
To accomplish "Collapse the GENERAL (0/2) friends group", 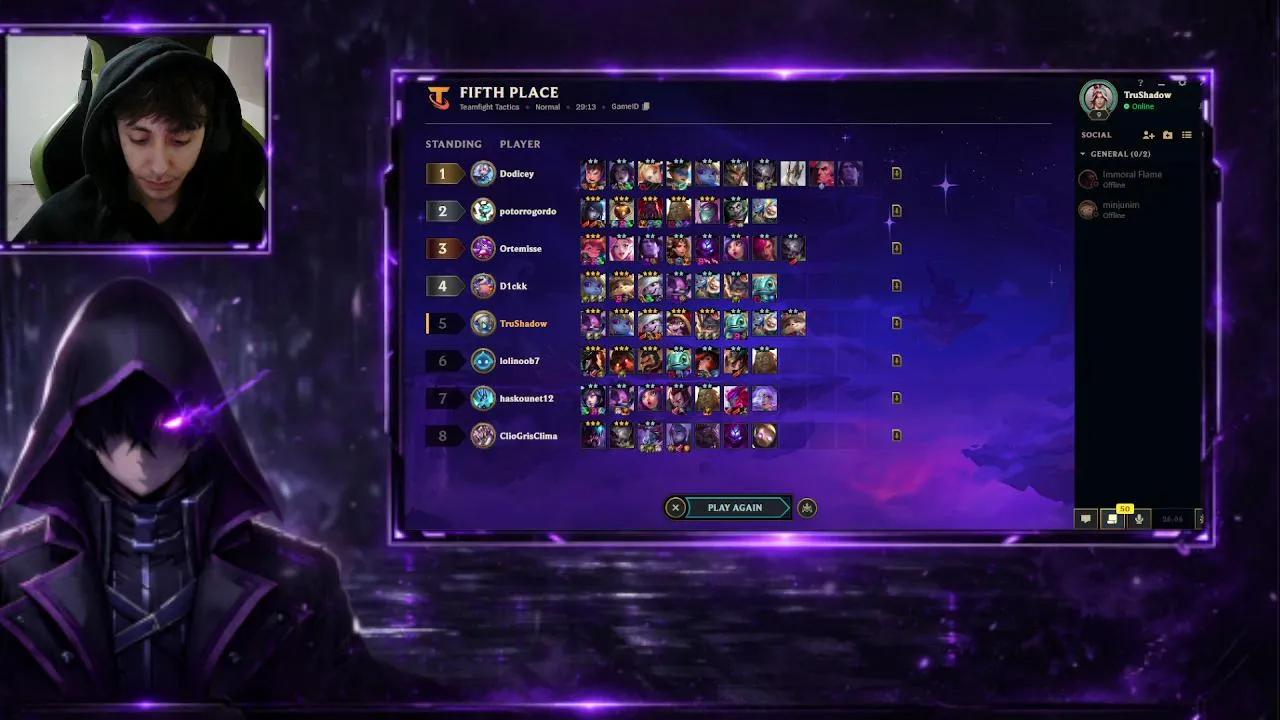I will [x=1084, y=154].
